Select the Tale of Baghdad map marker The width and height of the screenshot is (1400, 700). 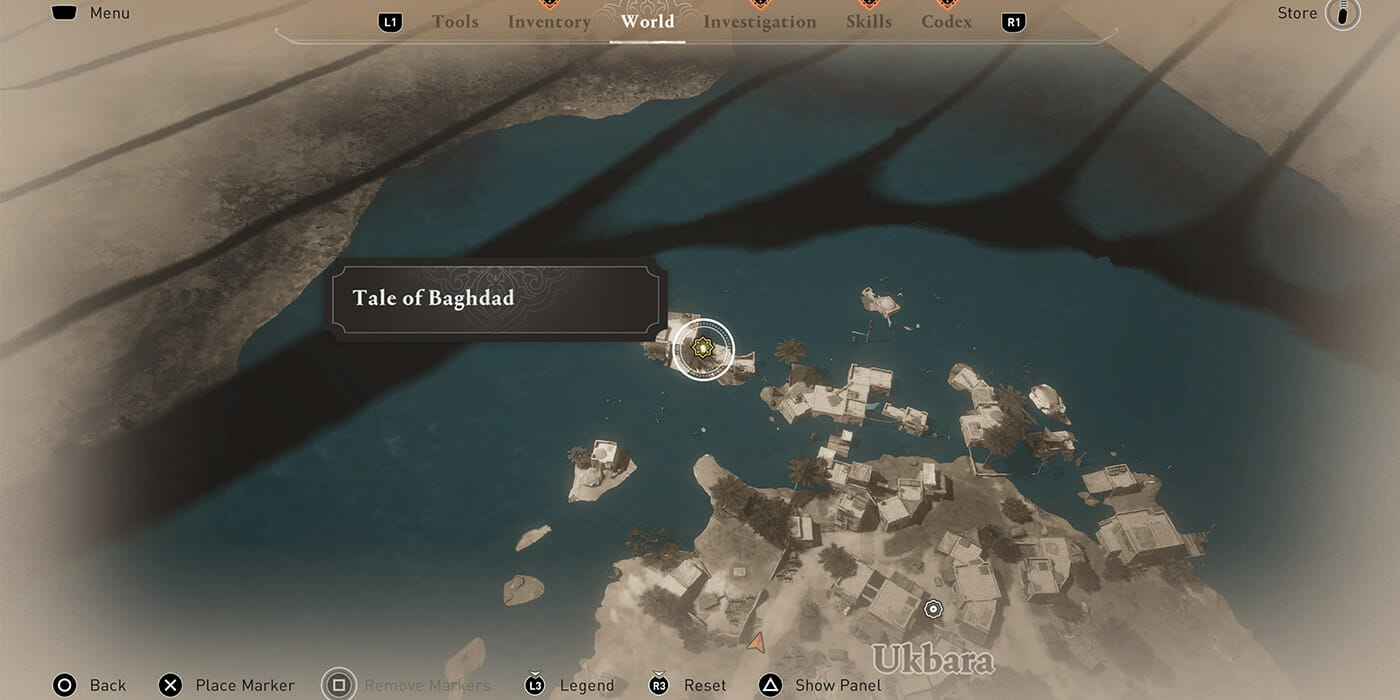[703, 350]
